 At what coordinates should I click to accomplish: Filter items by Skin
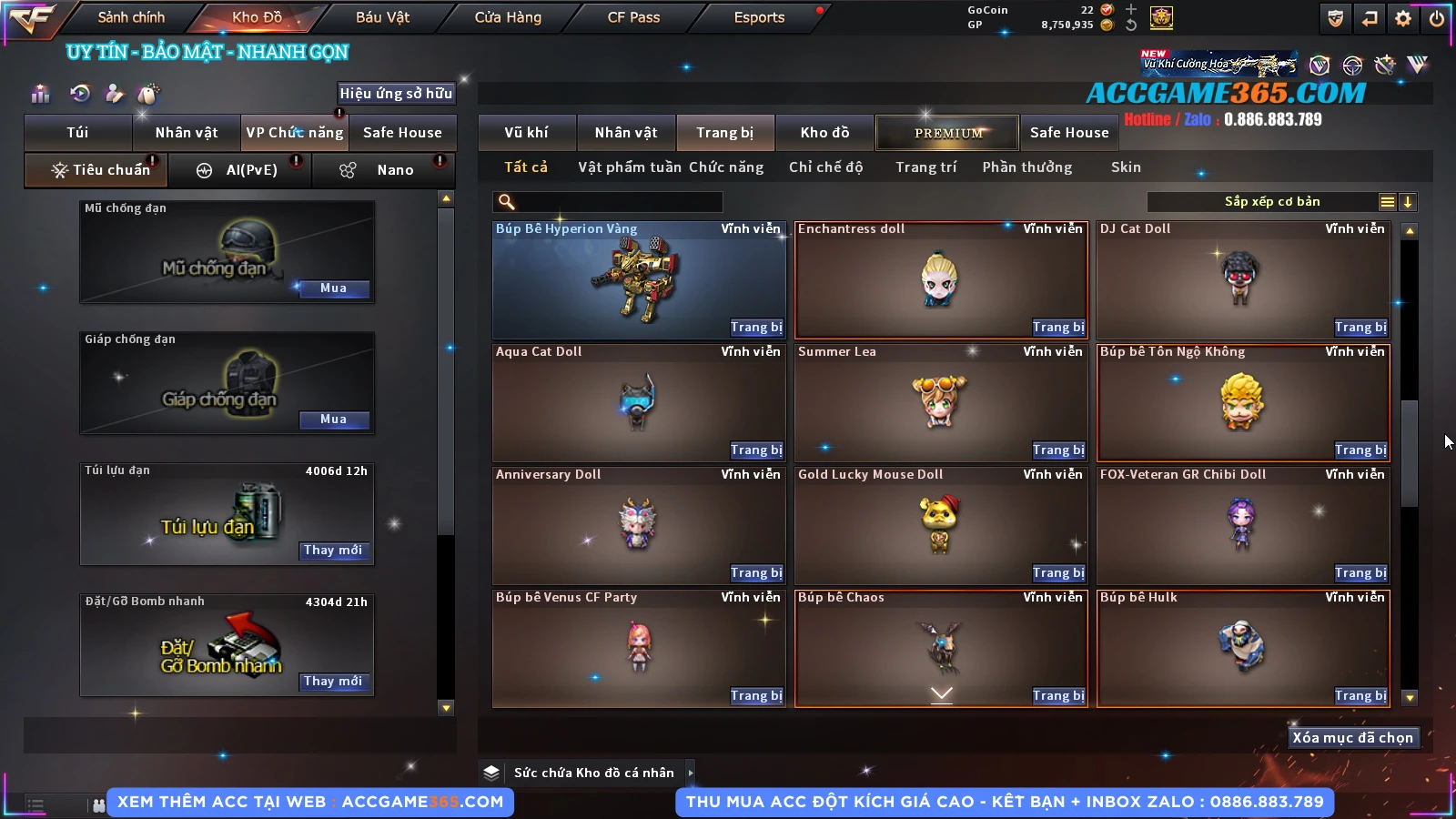coord(1126,167)
